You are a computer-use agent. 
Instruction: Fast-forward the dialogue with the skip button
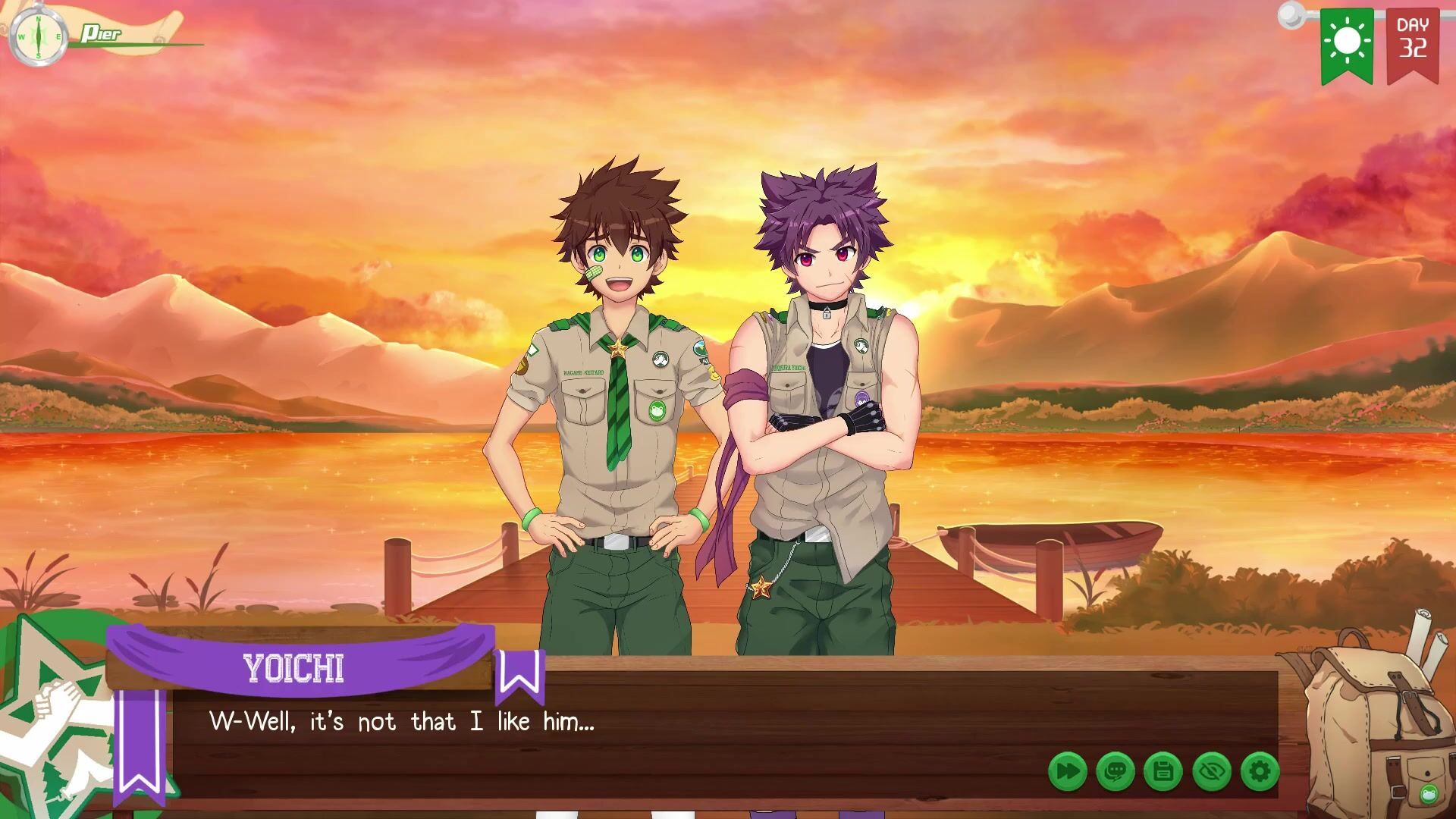pyautogui.click(x=1067, y=772)
